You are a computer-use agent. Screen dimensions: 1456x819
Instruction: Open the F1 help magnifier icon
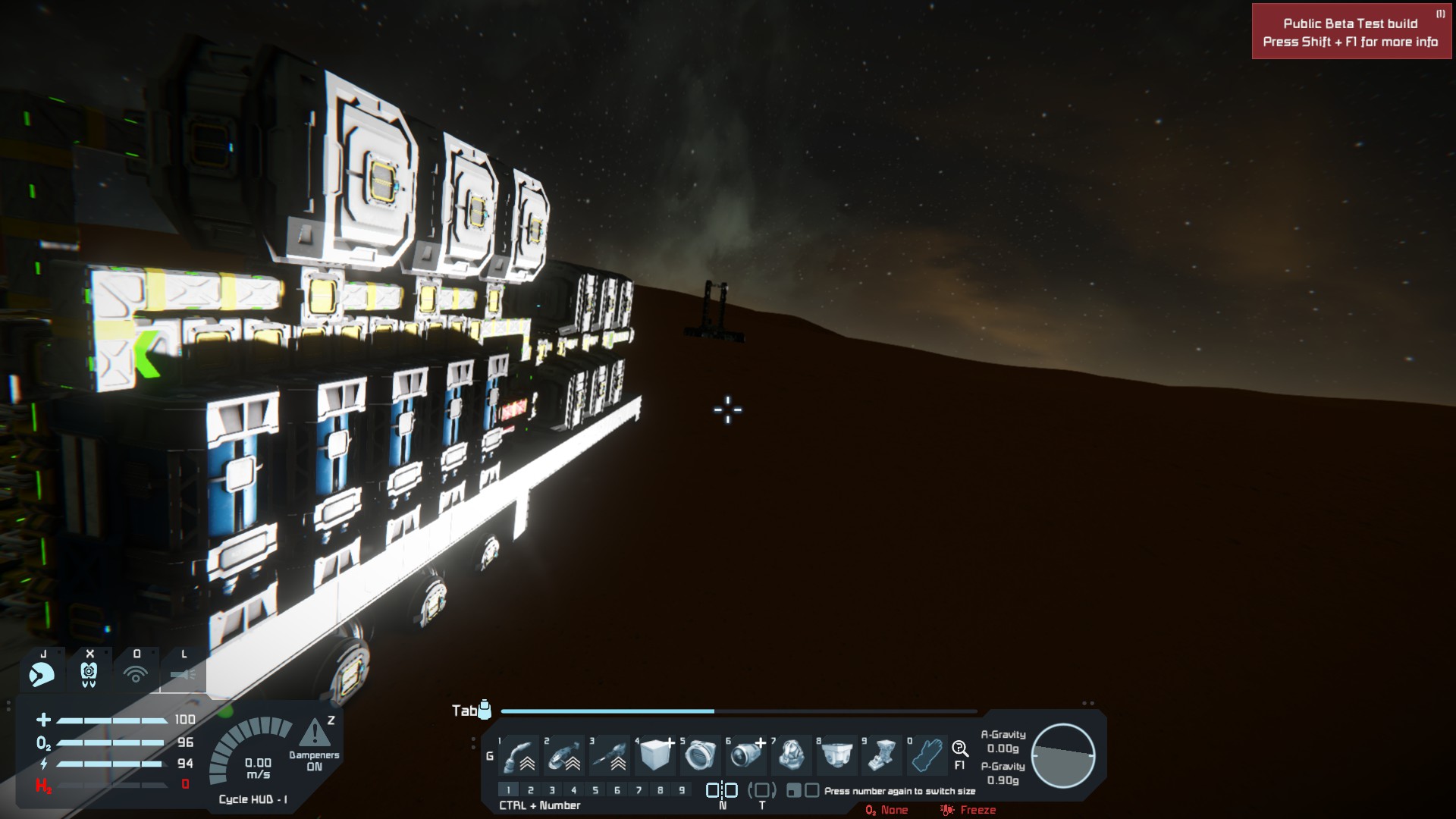[959, 750]
